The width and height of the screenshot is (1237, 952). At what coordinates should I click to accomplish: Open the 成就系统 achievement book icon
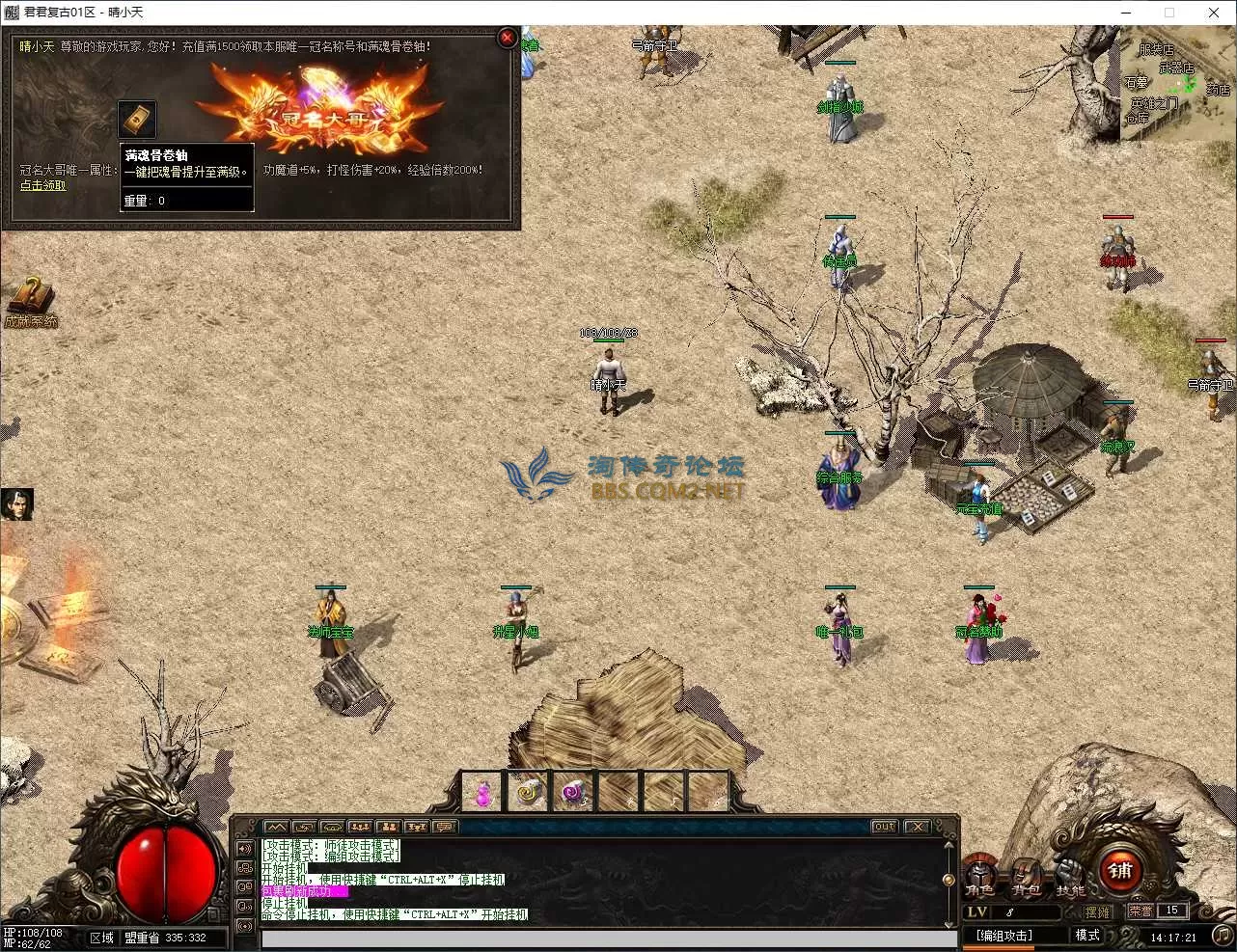(x=30, y=297)
